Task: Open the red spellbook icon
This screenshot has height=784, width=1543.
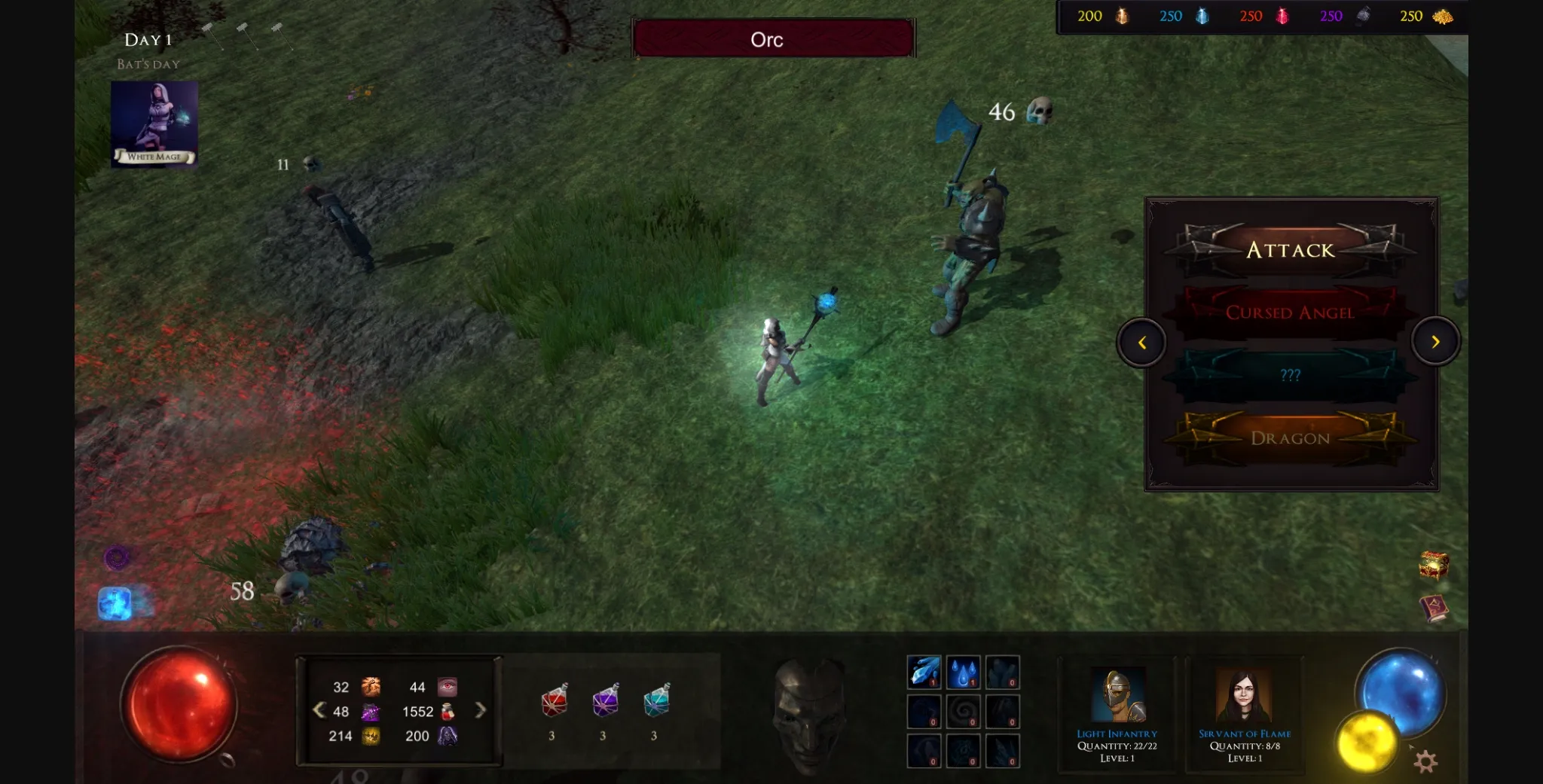Action: pyautogui.click(x=1433, y=608)
